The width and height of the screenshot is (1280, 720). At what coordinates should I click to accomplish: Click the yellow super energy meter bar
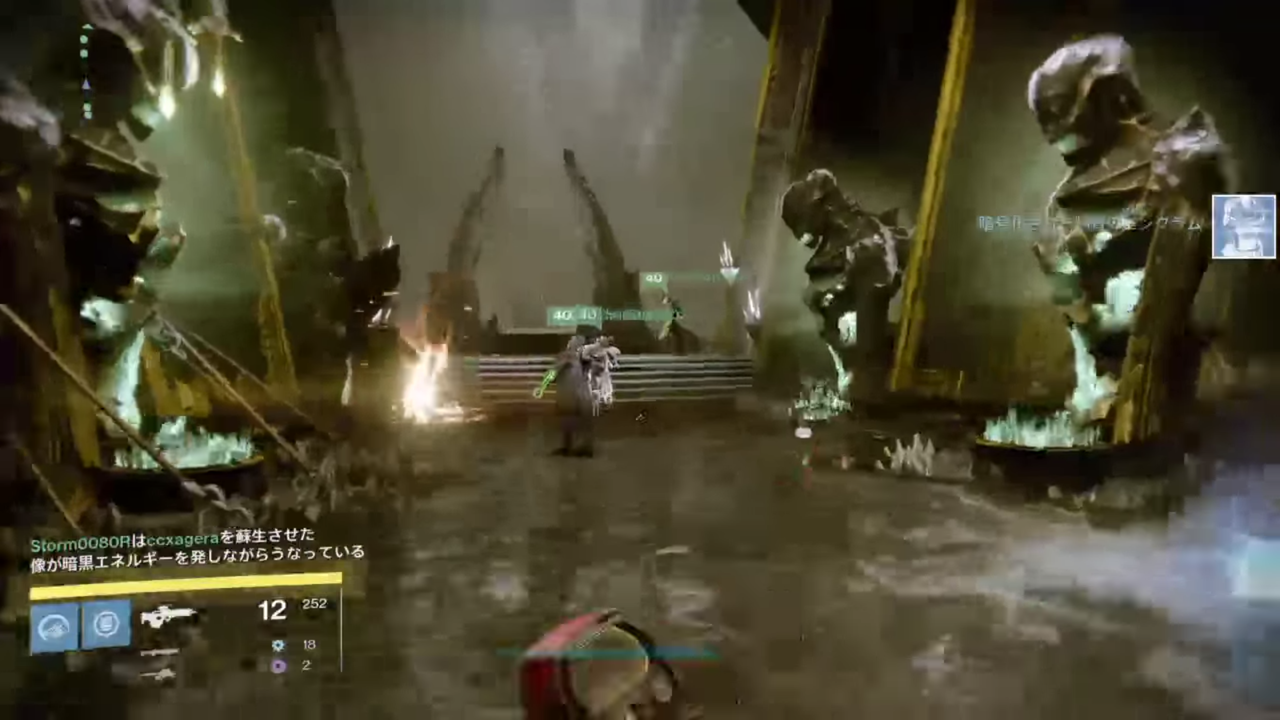[x=185, y=578]
